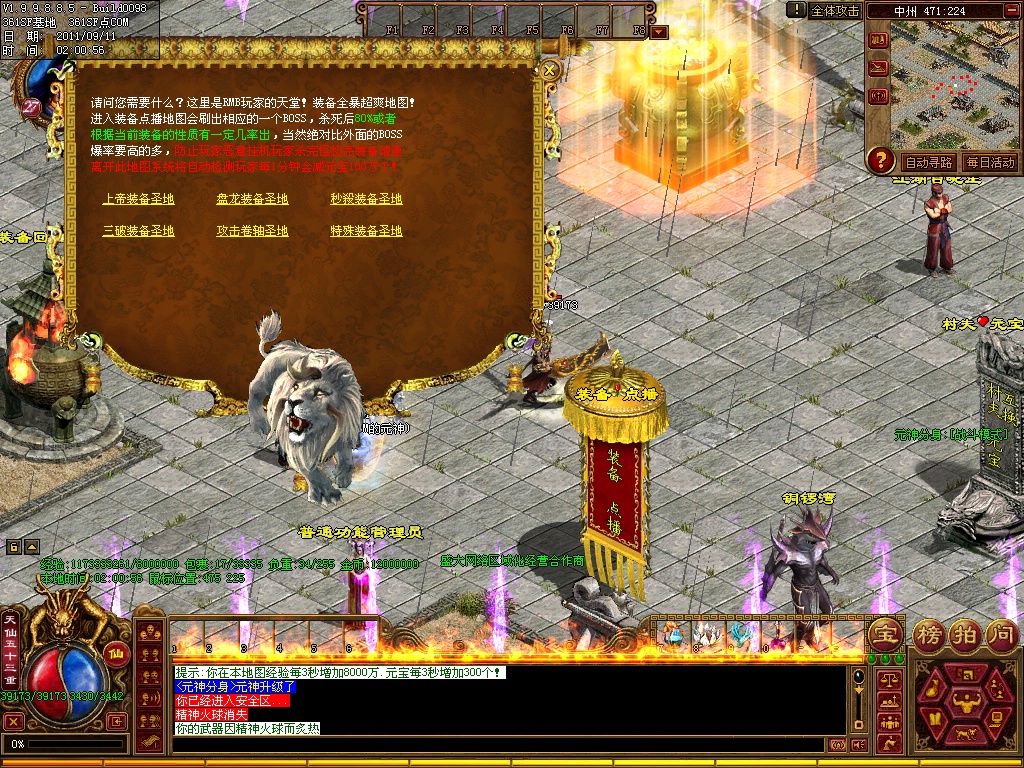Open the 榜 rankings button
Viewport: 1024px width, 768px height.
(927, 634)
